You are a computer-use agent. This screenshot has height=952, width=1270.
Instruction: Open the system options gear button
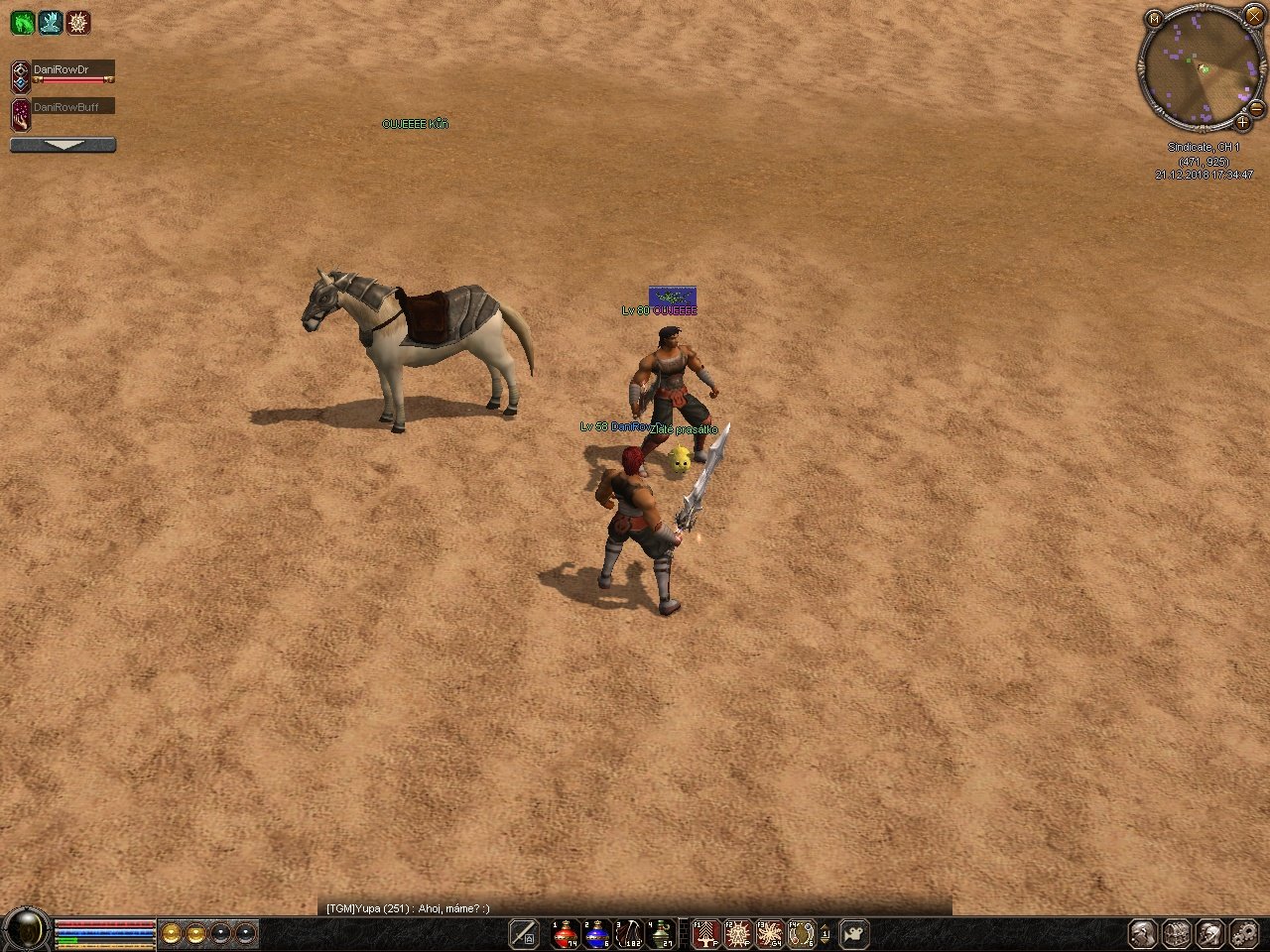(1243, 933)
